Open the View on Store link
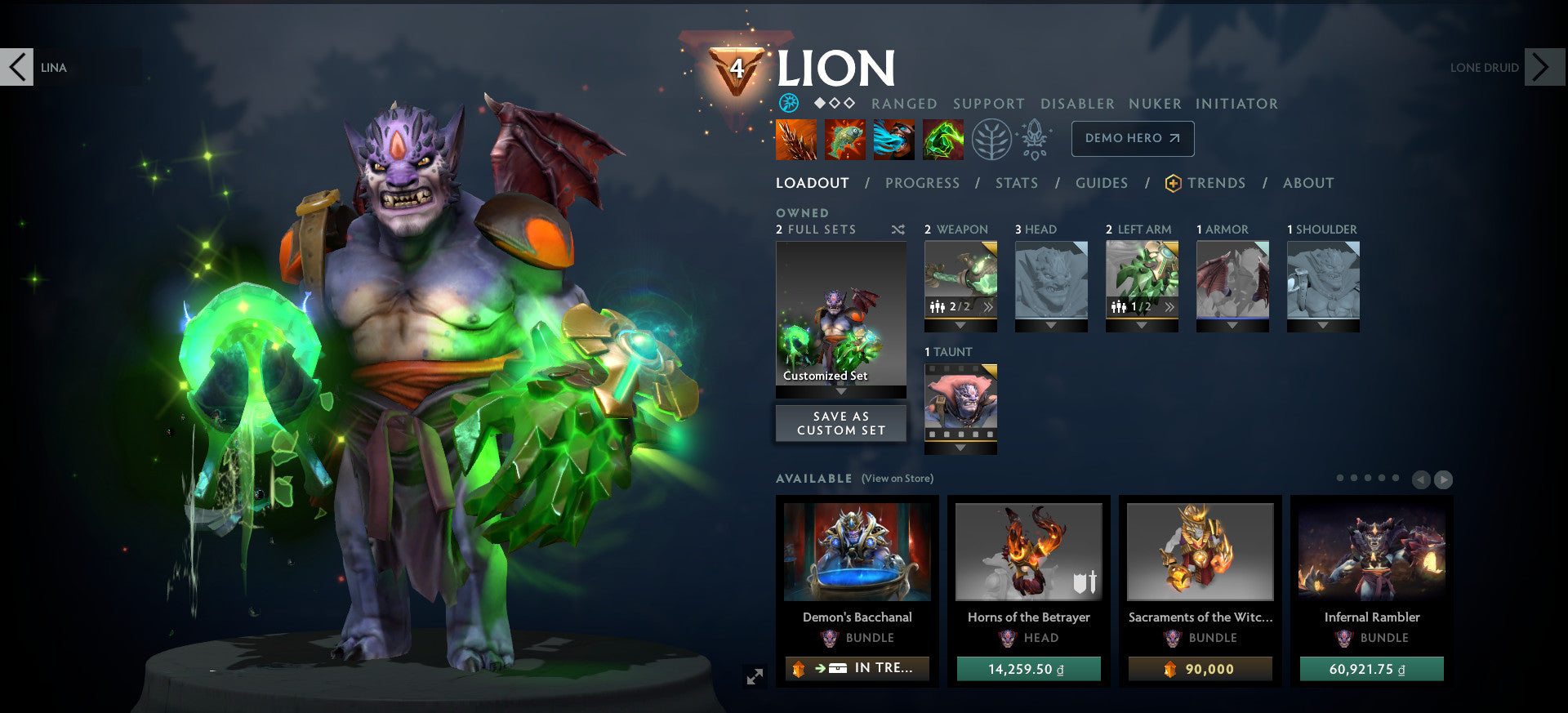1568x713 pixels. 897,478
